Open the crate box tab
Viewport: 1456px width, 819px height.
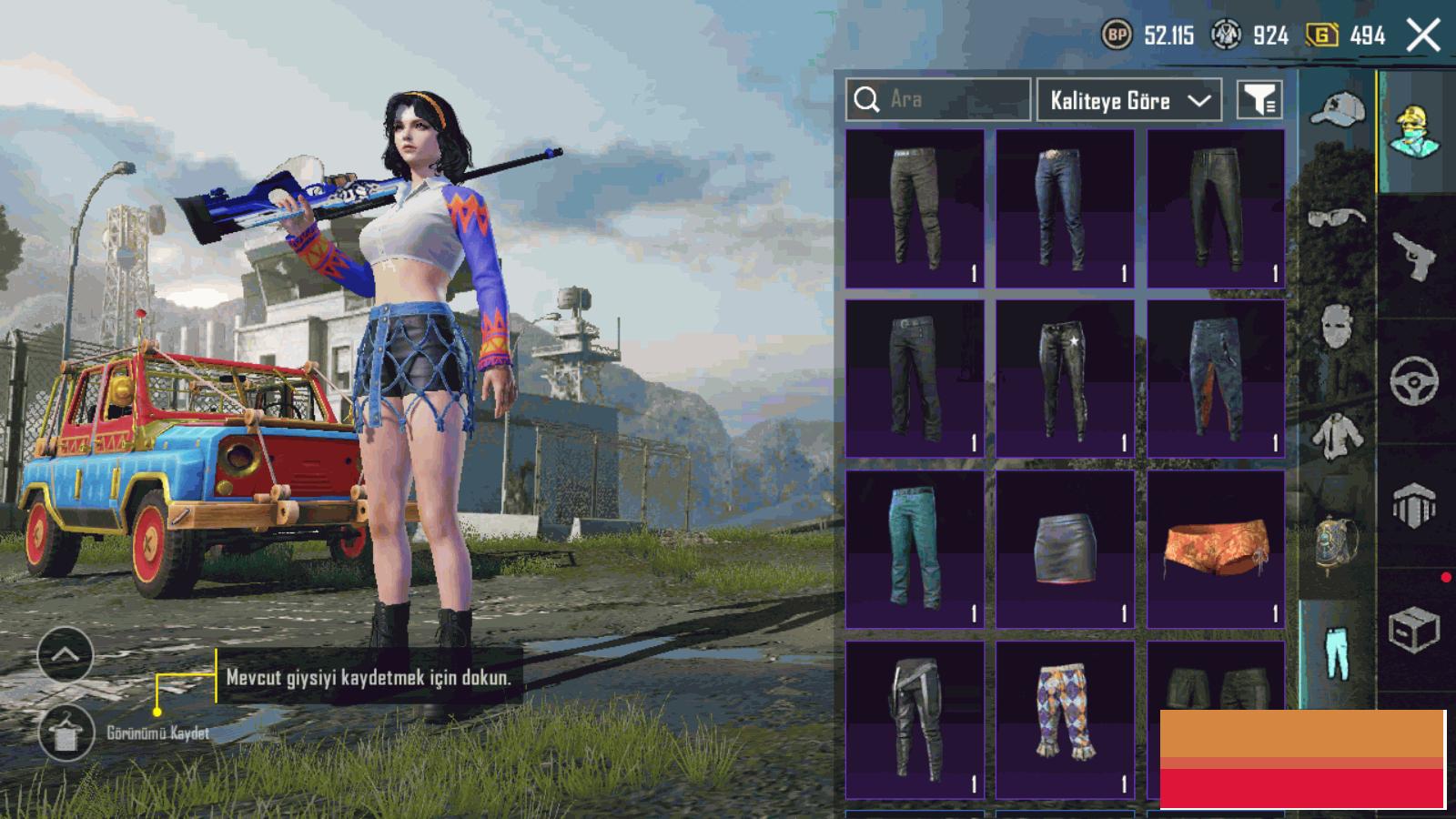pyautogui.click(x=1414, y=628)
